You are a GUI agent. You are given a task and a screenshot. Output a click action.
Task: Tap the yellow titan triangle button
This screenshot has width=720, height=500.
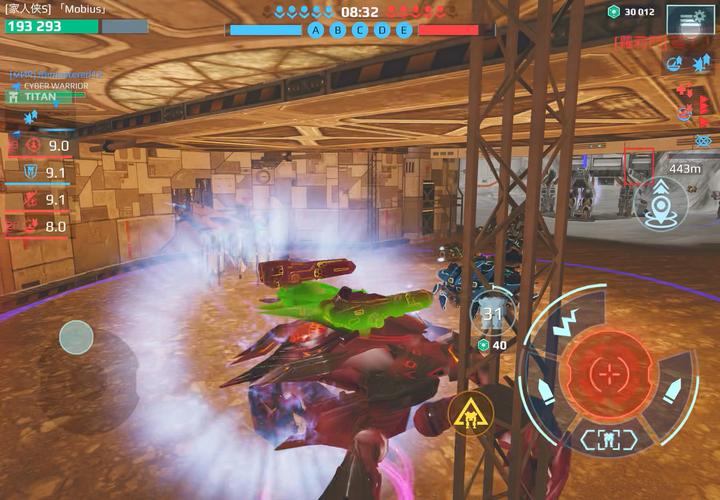coord(468,412)
